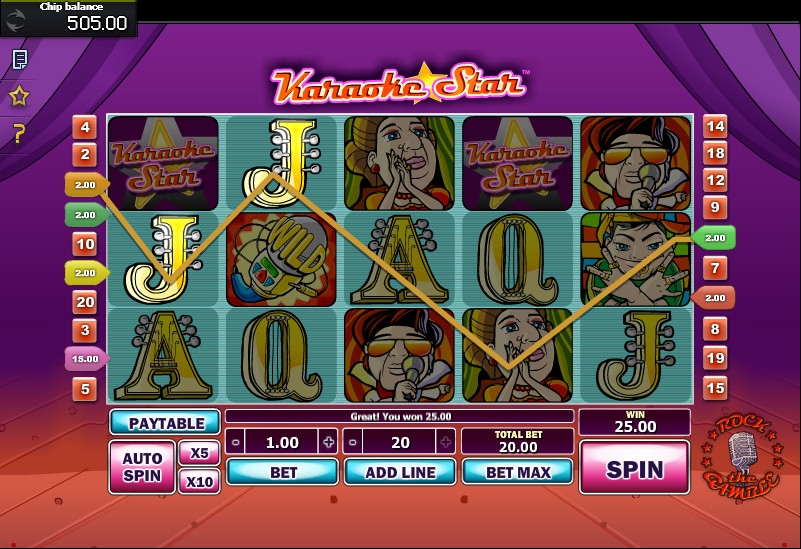This screenshot has width=801, height=549.
Task: Activate BET MAX
Action: [x=518, y=472]
